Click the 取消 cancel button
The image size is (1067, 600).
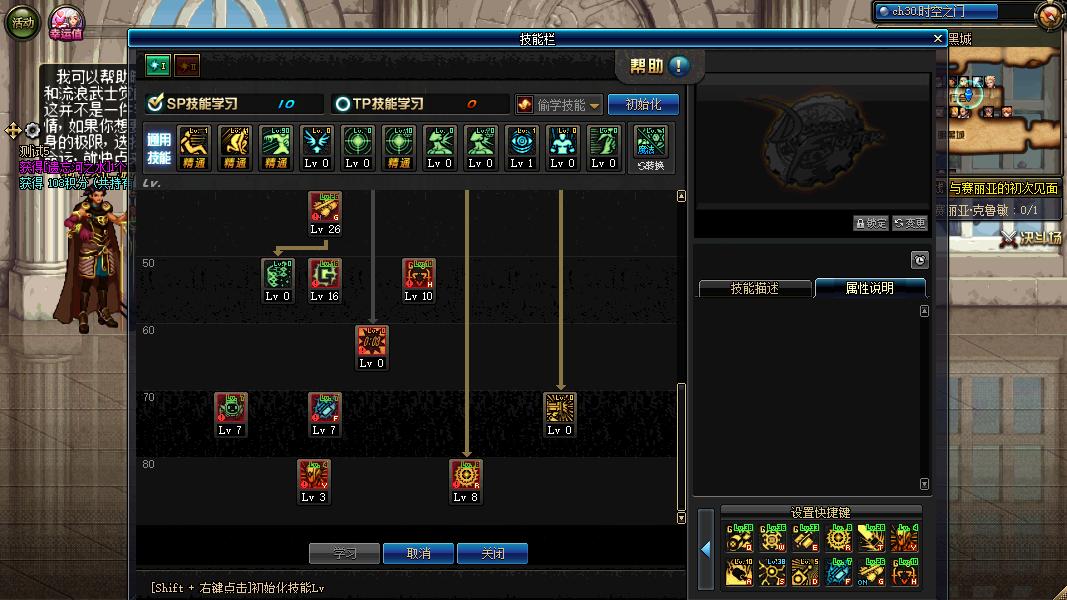[419, 553]
